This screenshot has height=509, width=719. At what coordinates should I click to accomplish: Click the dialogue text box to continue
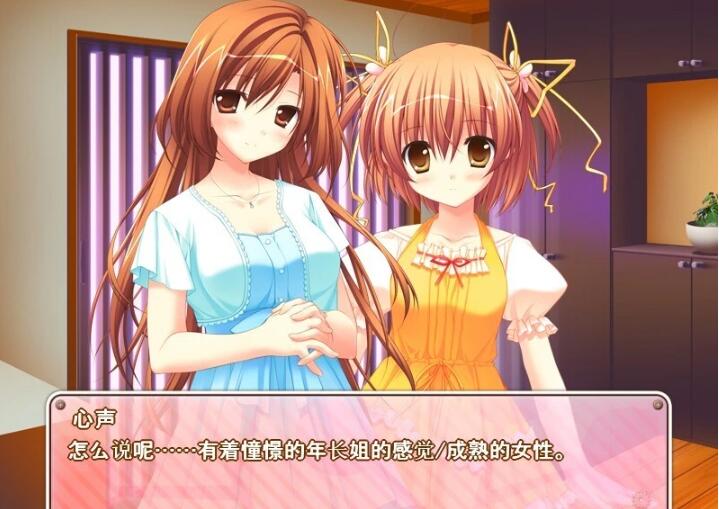coord(358,450)
